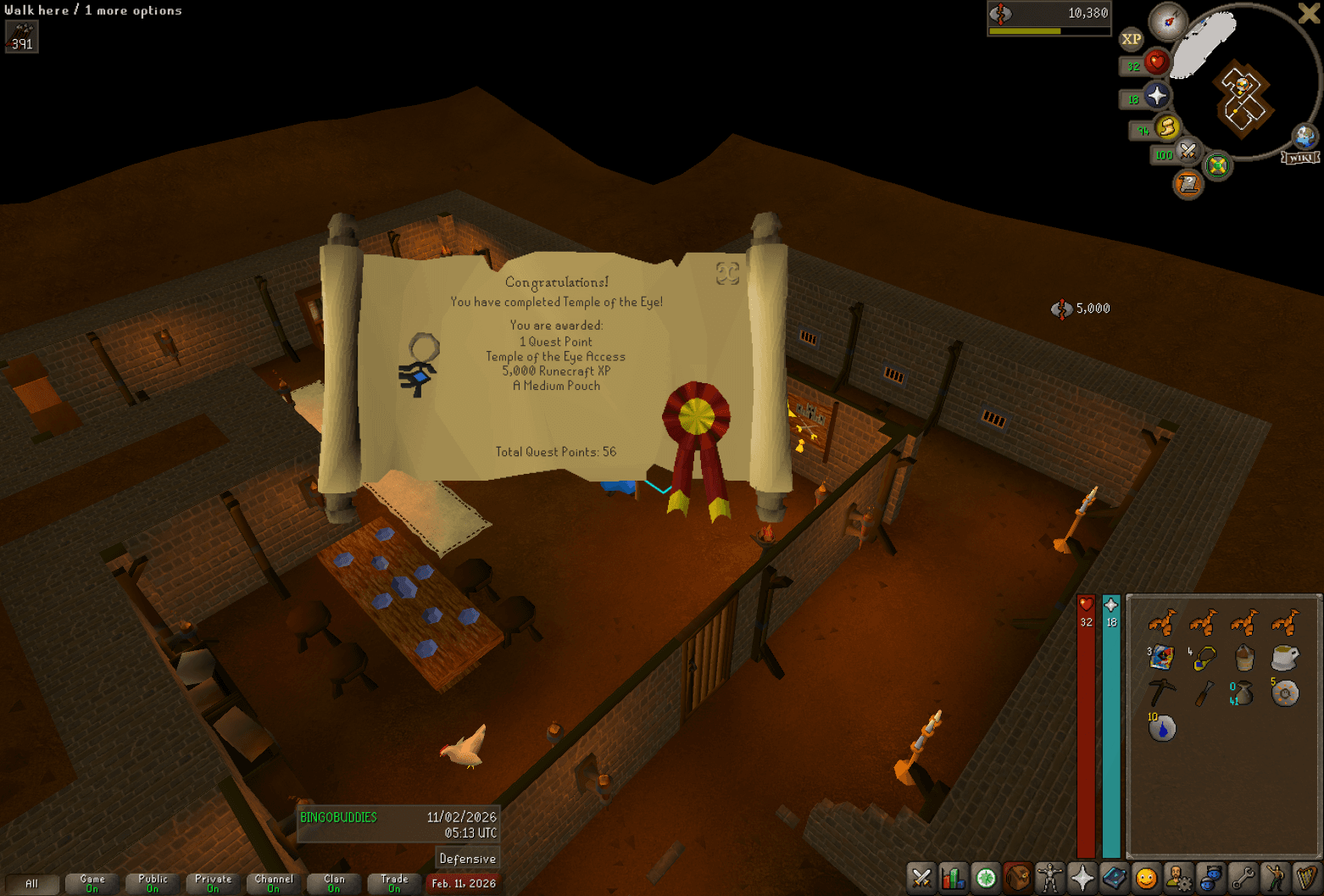
Task: Open the Prayer tab
Action: click(1082, 879)
